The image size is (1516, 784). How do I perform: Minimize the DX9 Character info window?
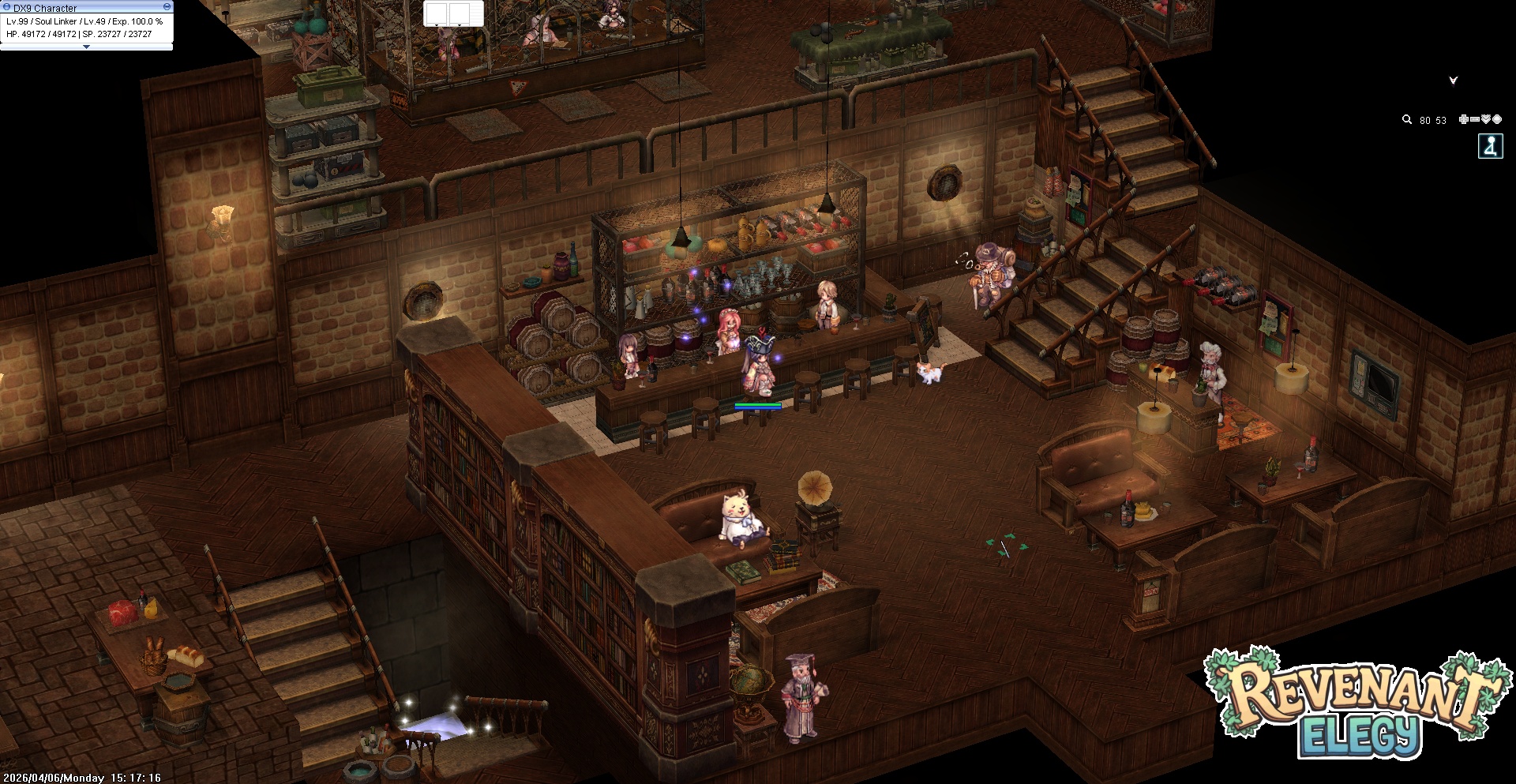[x=167, y=6]
